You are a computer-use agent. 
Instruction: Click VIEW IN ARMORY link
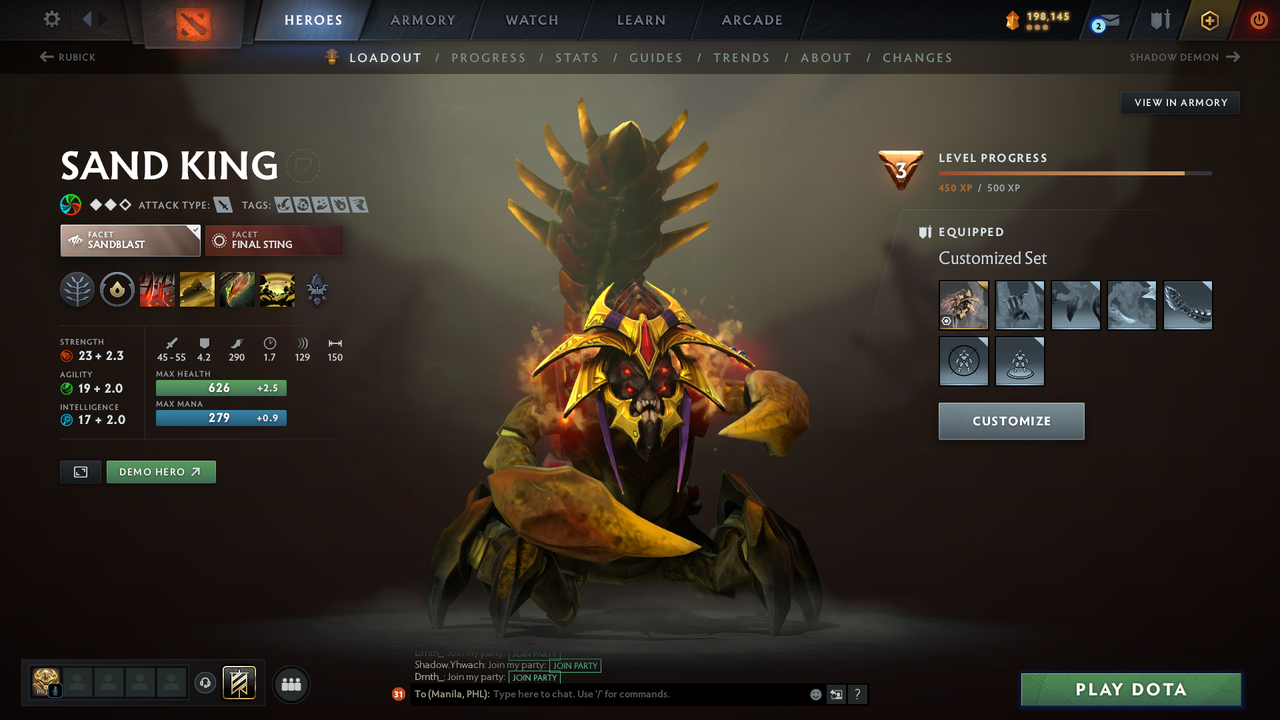pos(1179,102)
